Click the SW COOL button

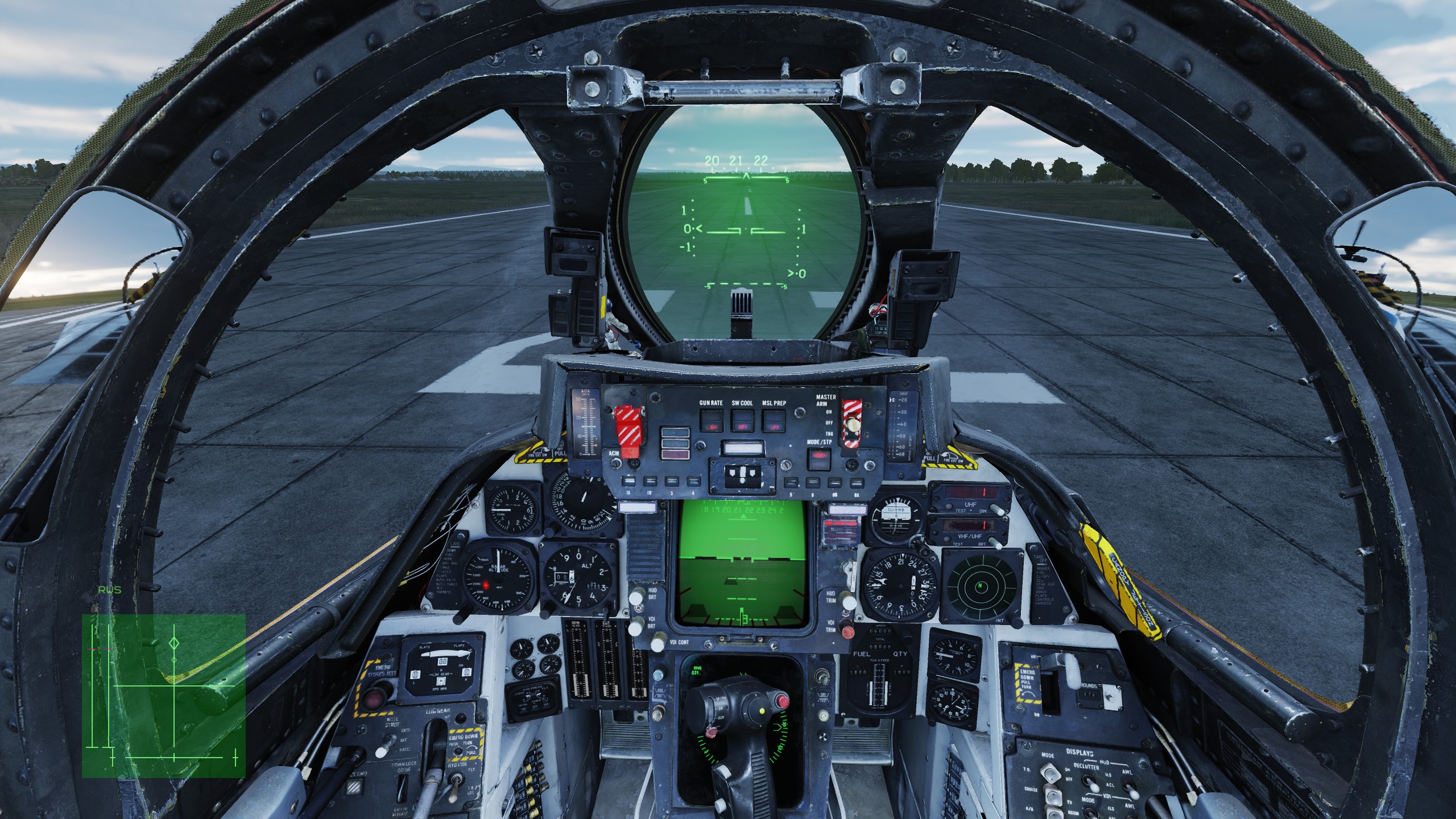(x=742, y=421)
